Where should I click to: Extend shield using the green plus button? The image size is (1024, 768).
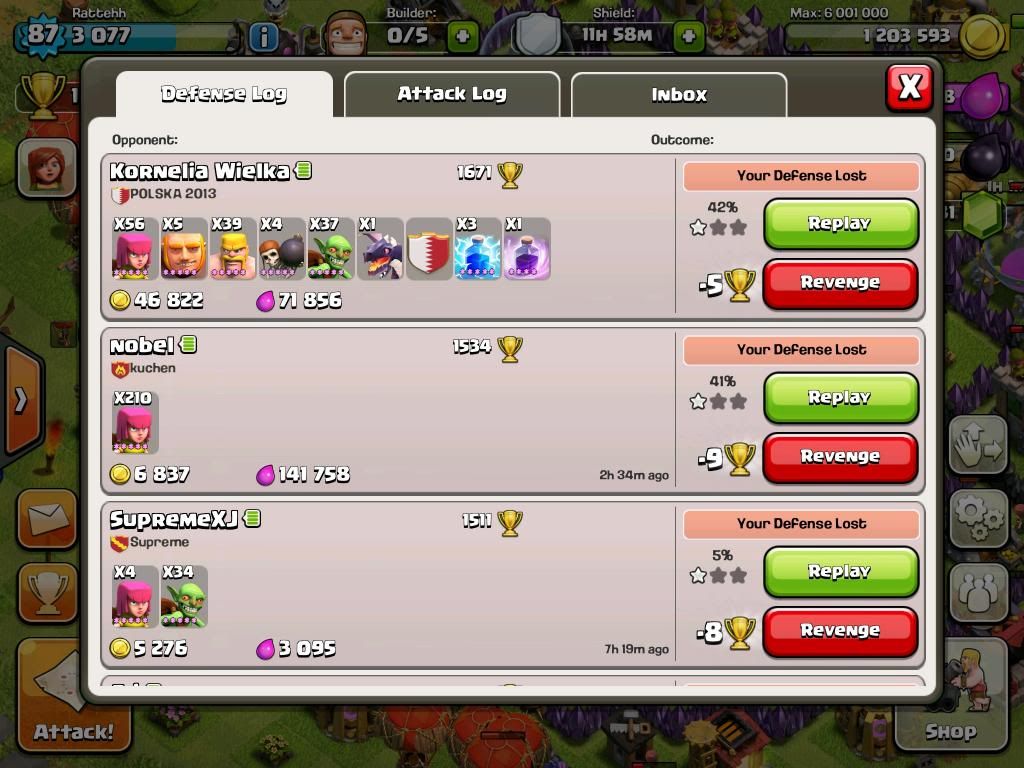pyautogui.click(x=689, y=37)
